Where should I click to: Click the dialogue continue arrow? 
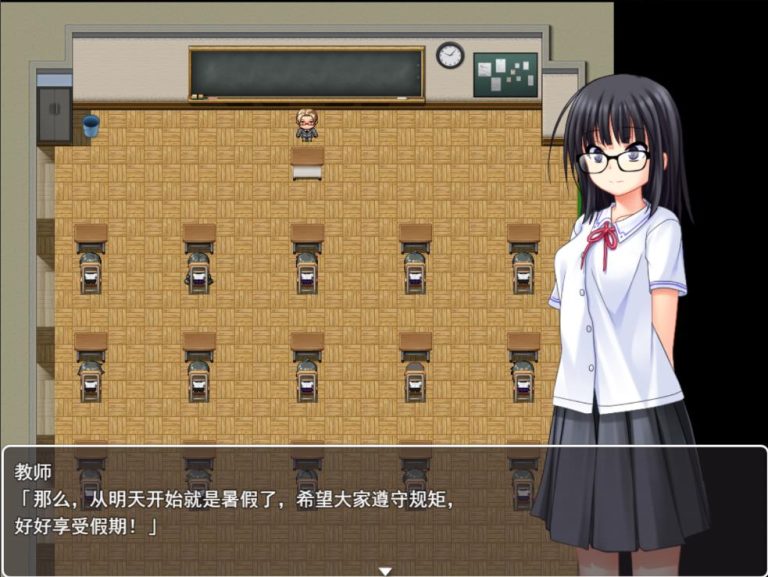pyautogui.click(x=384, y=570)
